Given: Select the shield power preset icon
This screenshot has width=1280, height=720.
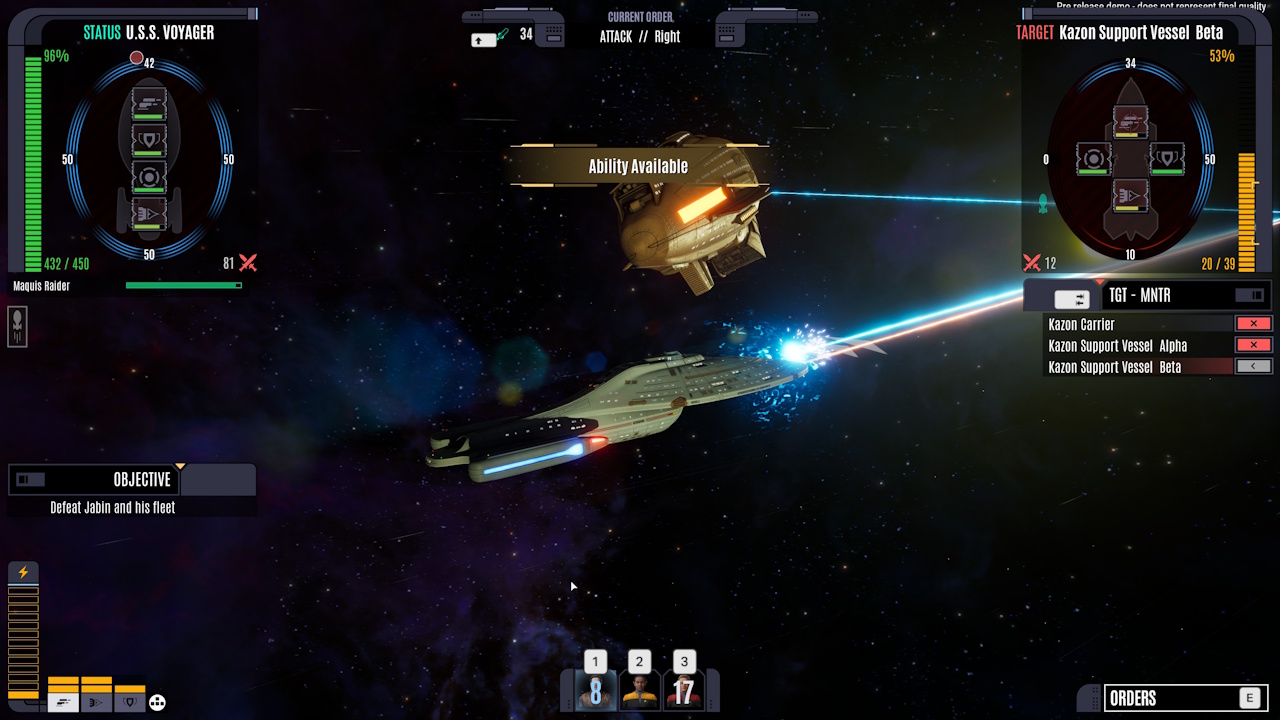Looking at the screenshot, I should coord(129,702).
